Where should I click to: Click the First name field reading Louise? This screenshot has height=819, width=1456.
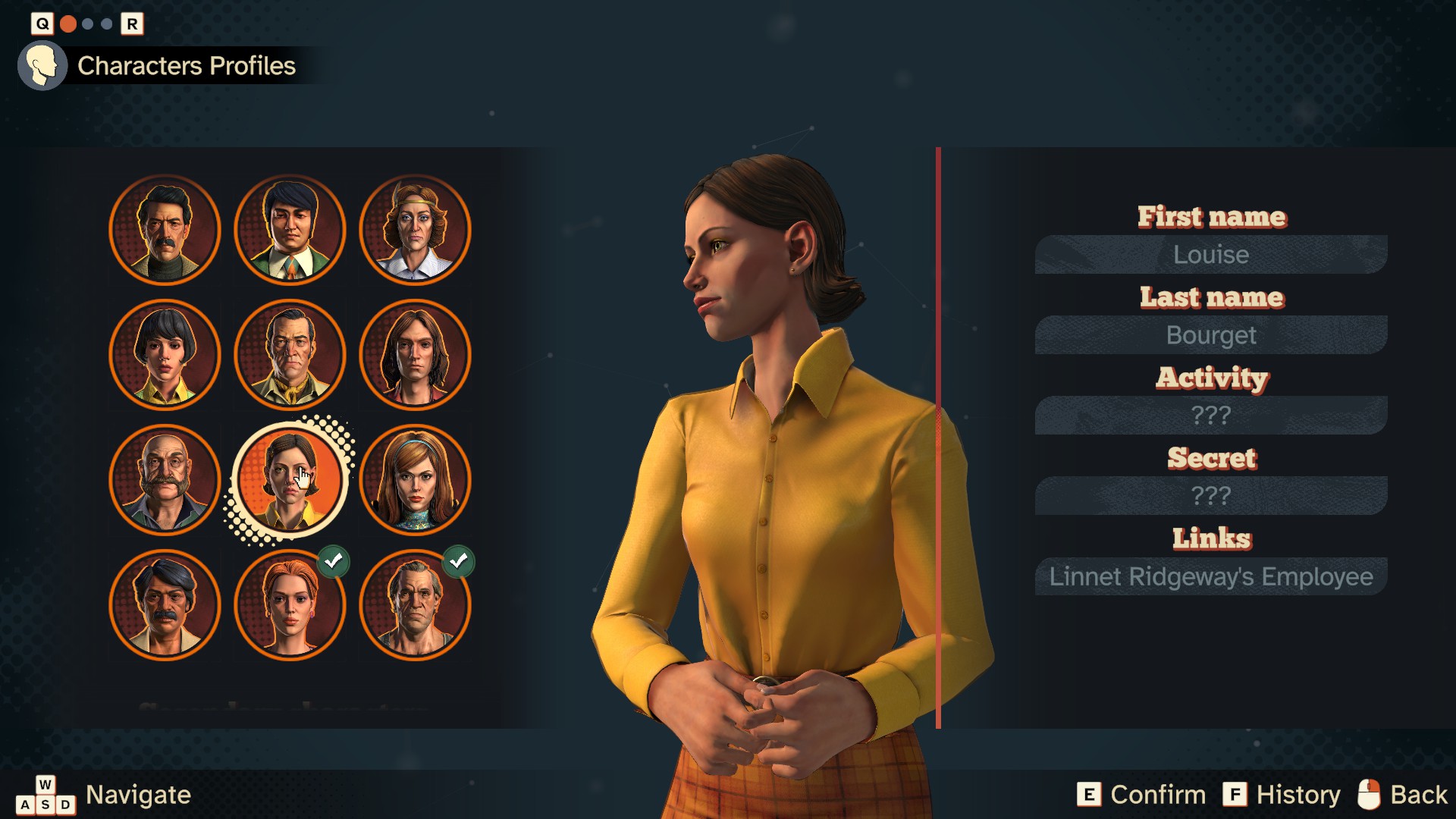point(1211,254)
